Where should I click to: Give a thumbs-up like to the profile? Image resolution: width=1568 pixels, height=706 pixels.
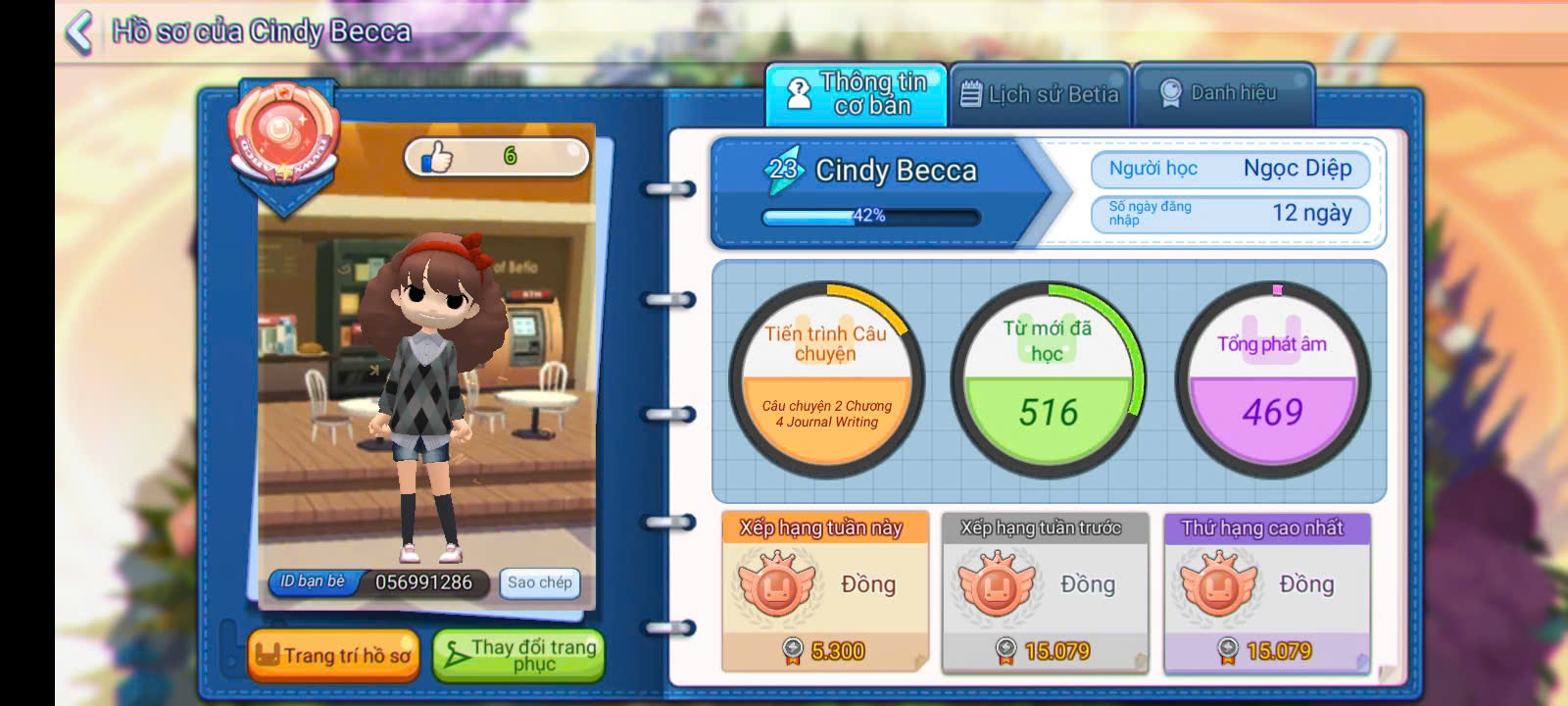coord(437,157)
